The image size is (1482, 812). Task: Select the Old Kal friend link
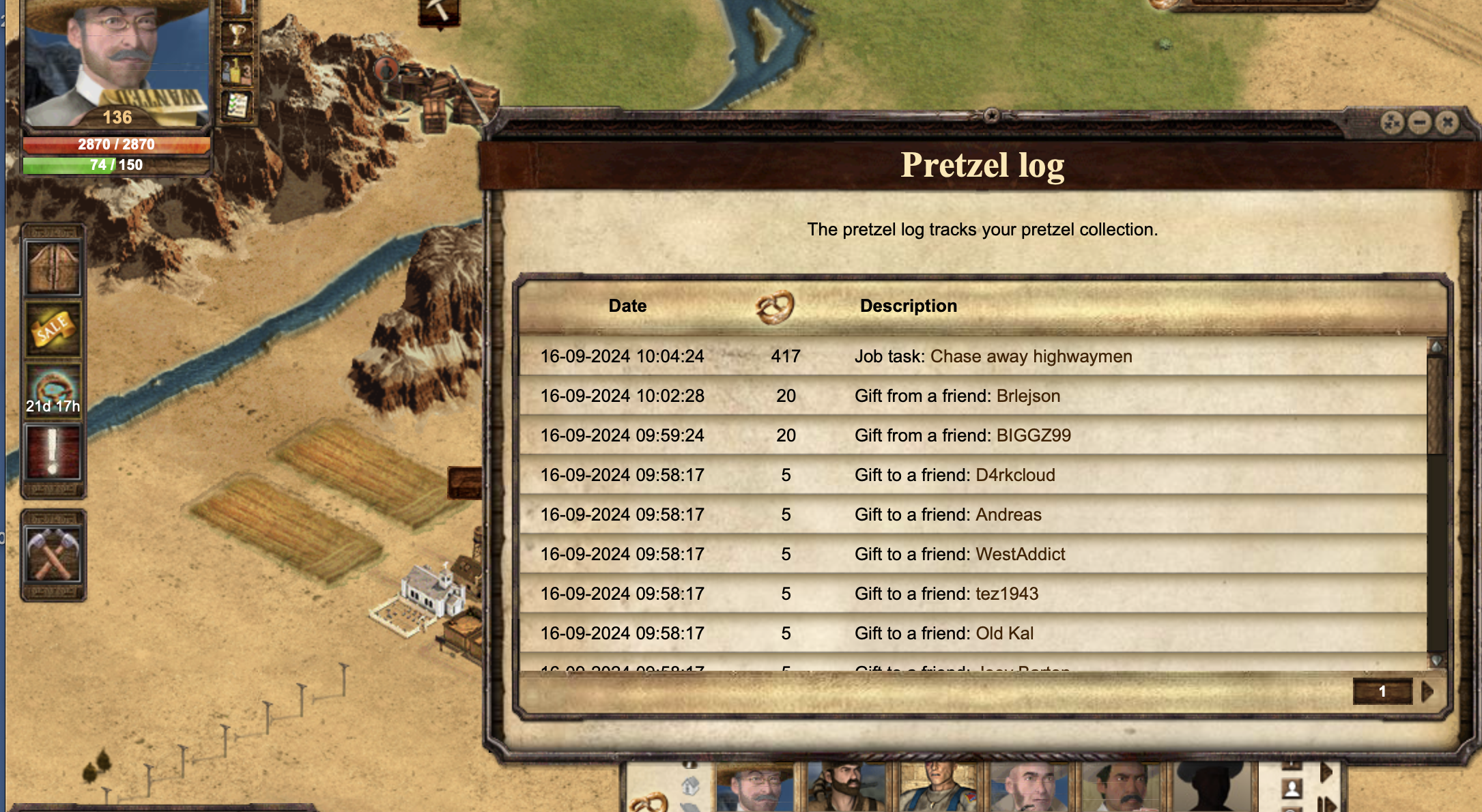pos(1004,633)
